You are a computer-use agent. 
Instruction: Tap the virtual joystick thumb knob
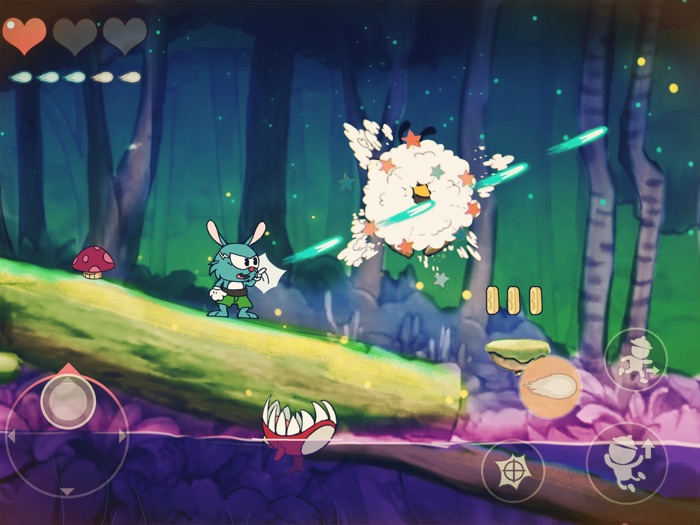68,402
